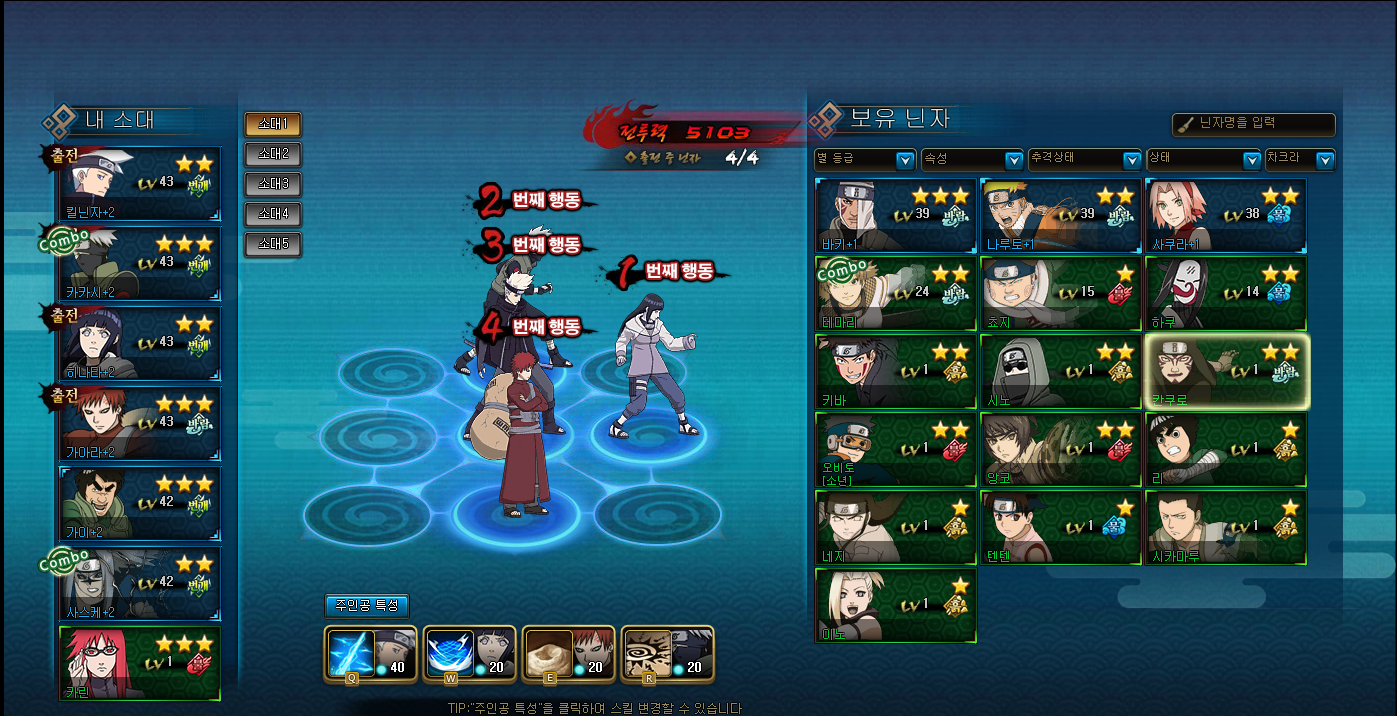The width and height of the screenshot is (1397, 716).
Task: Choose 카린 in my squad list
Action: click(x=140, y=664)
